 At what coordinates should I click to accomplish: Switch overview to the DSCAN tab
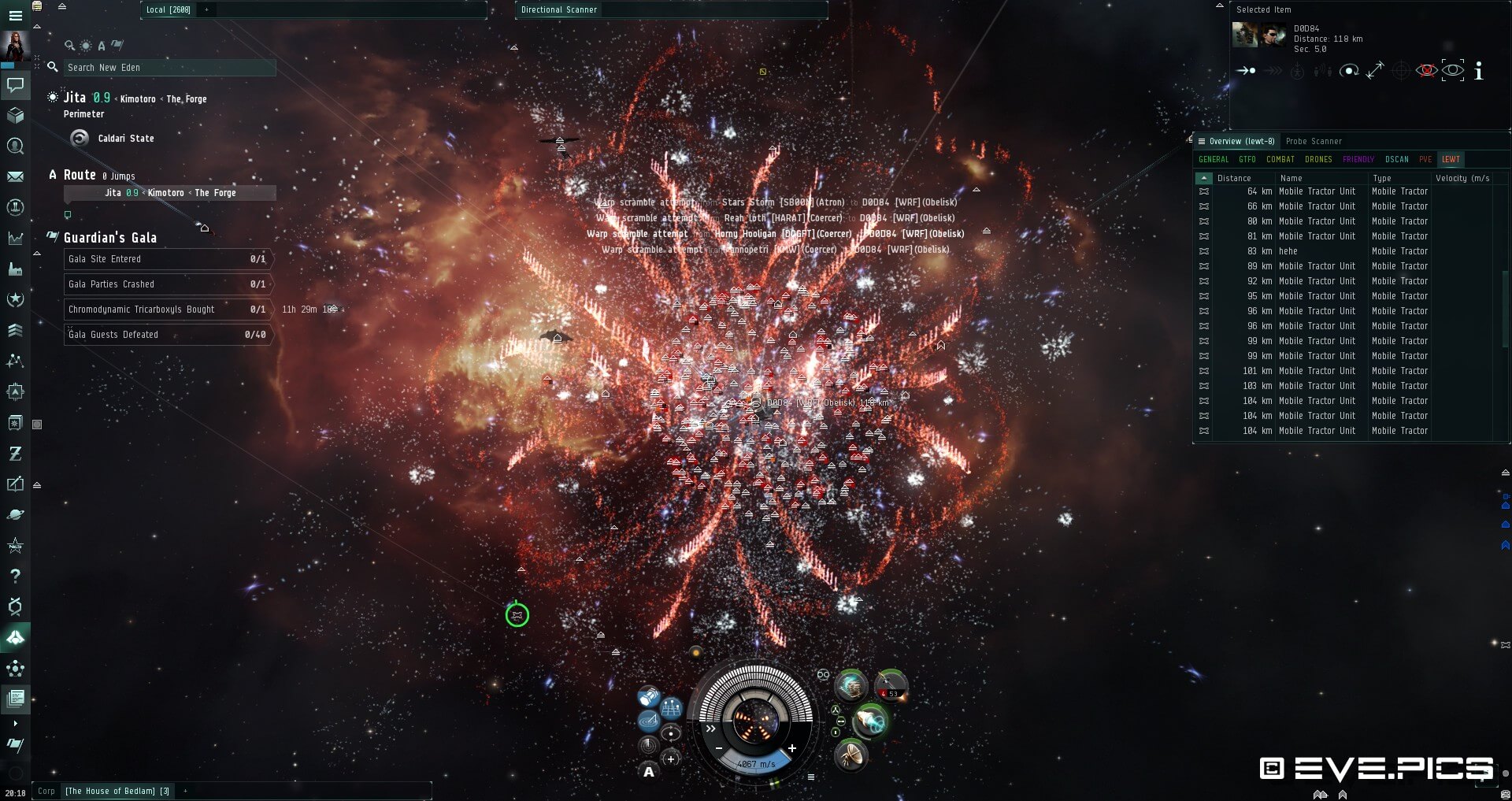1396,160
